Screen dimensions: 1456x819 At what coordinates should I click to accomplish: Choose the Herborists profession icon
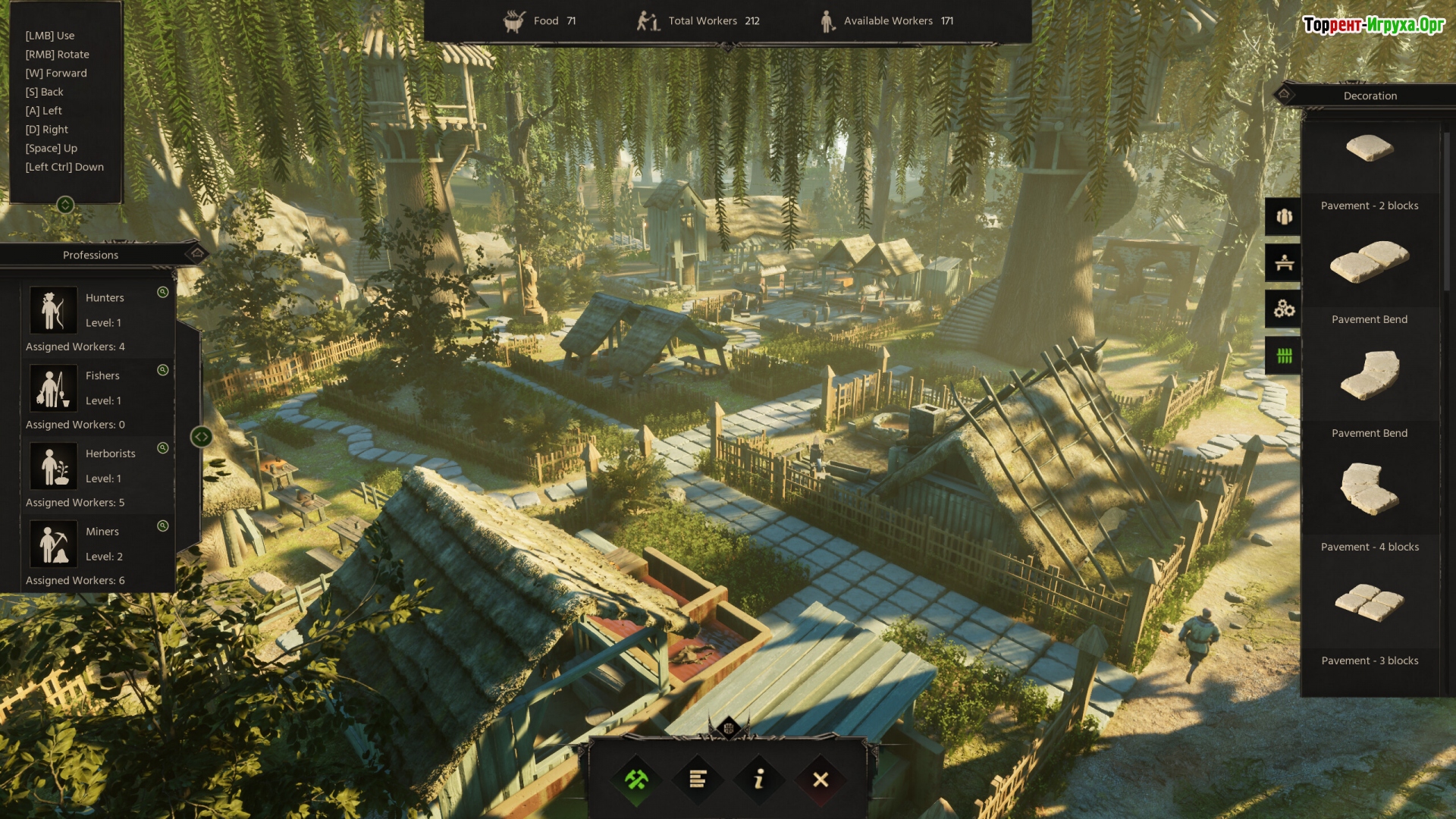click(53, 466)
